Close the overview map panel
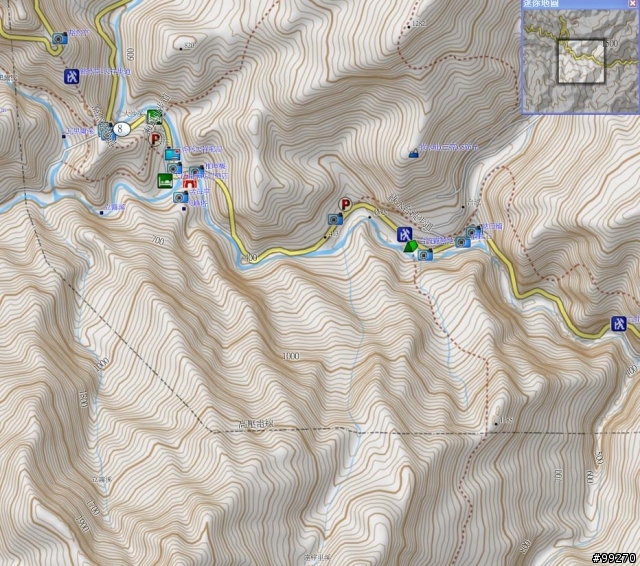 point(632,4)
